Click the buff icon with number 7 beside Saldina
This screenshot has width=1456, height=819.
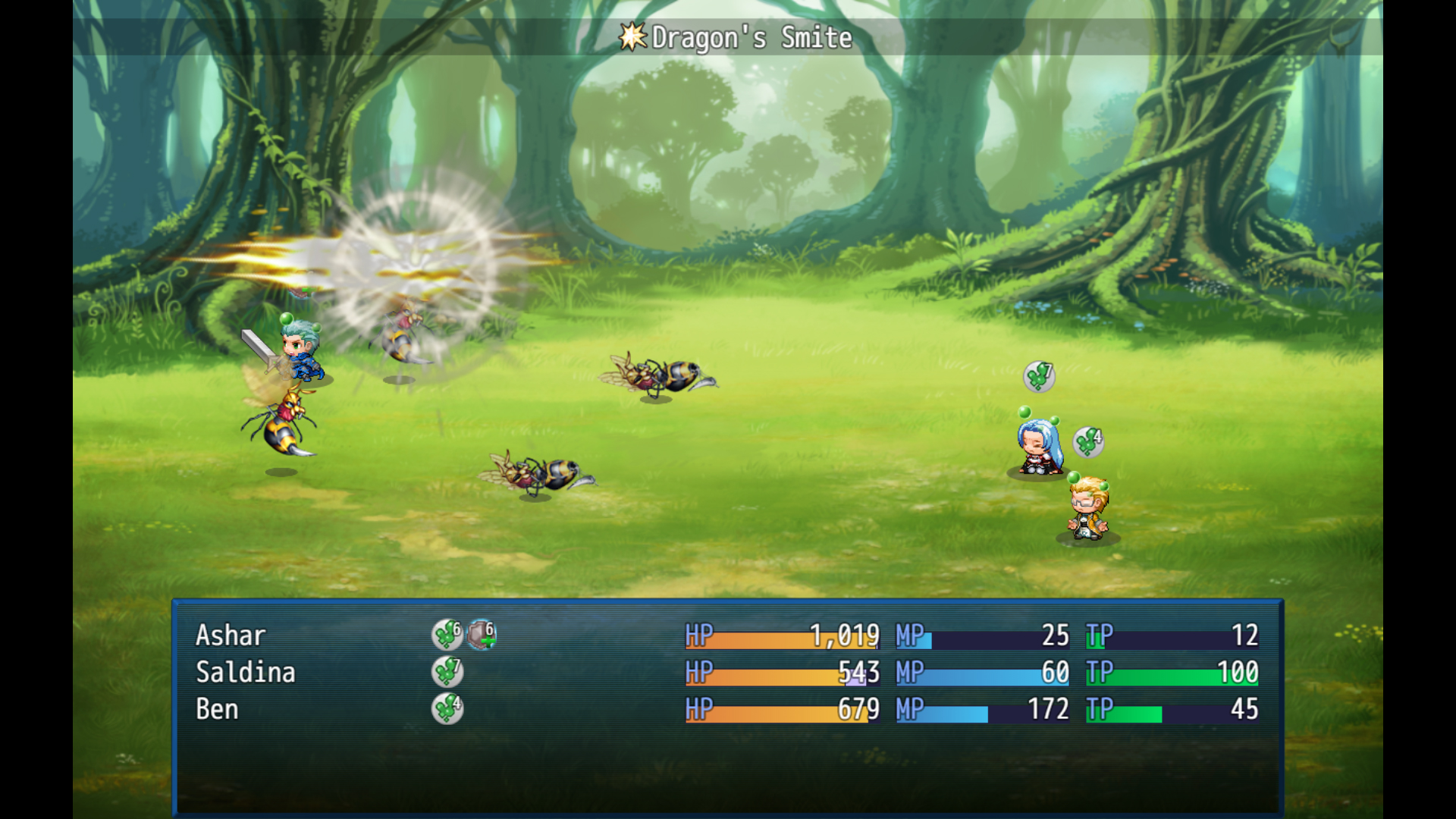pyautogui.click(x=447, y=672)
